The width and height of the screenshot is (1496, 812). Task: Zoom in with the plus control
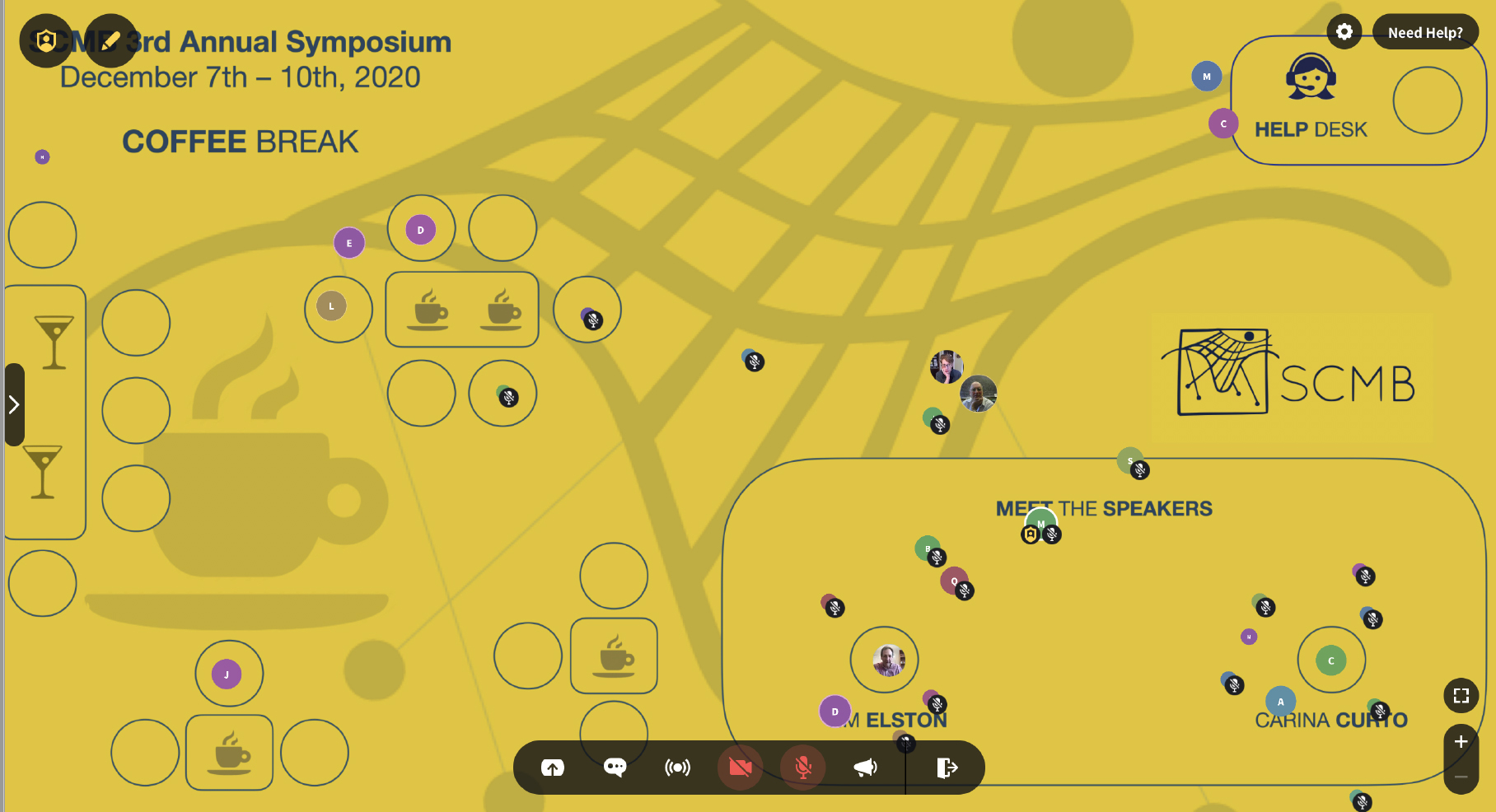tap(1461, 740)
